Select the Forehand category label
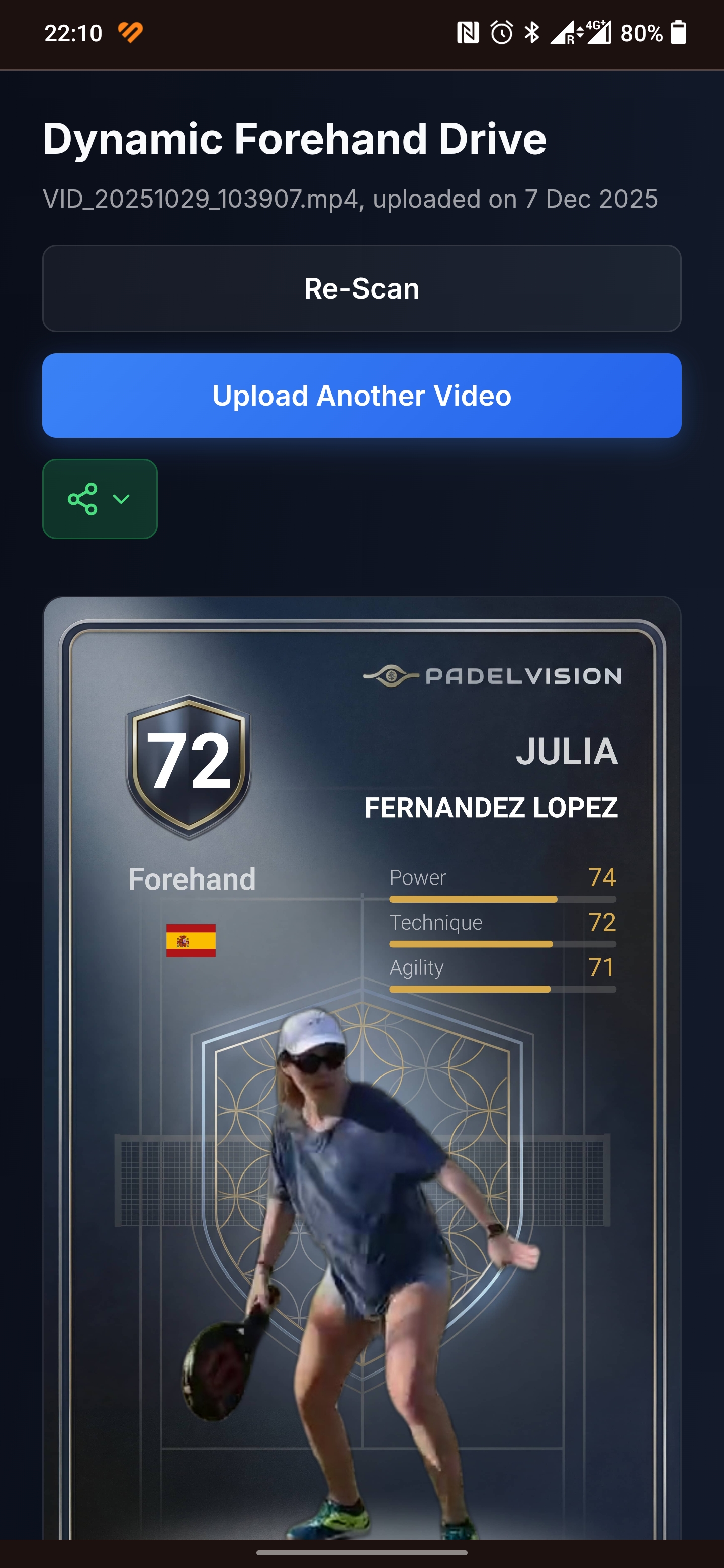 click(x=192, y=878)
